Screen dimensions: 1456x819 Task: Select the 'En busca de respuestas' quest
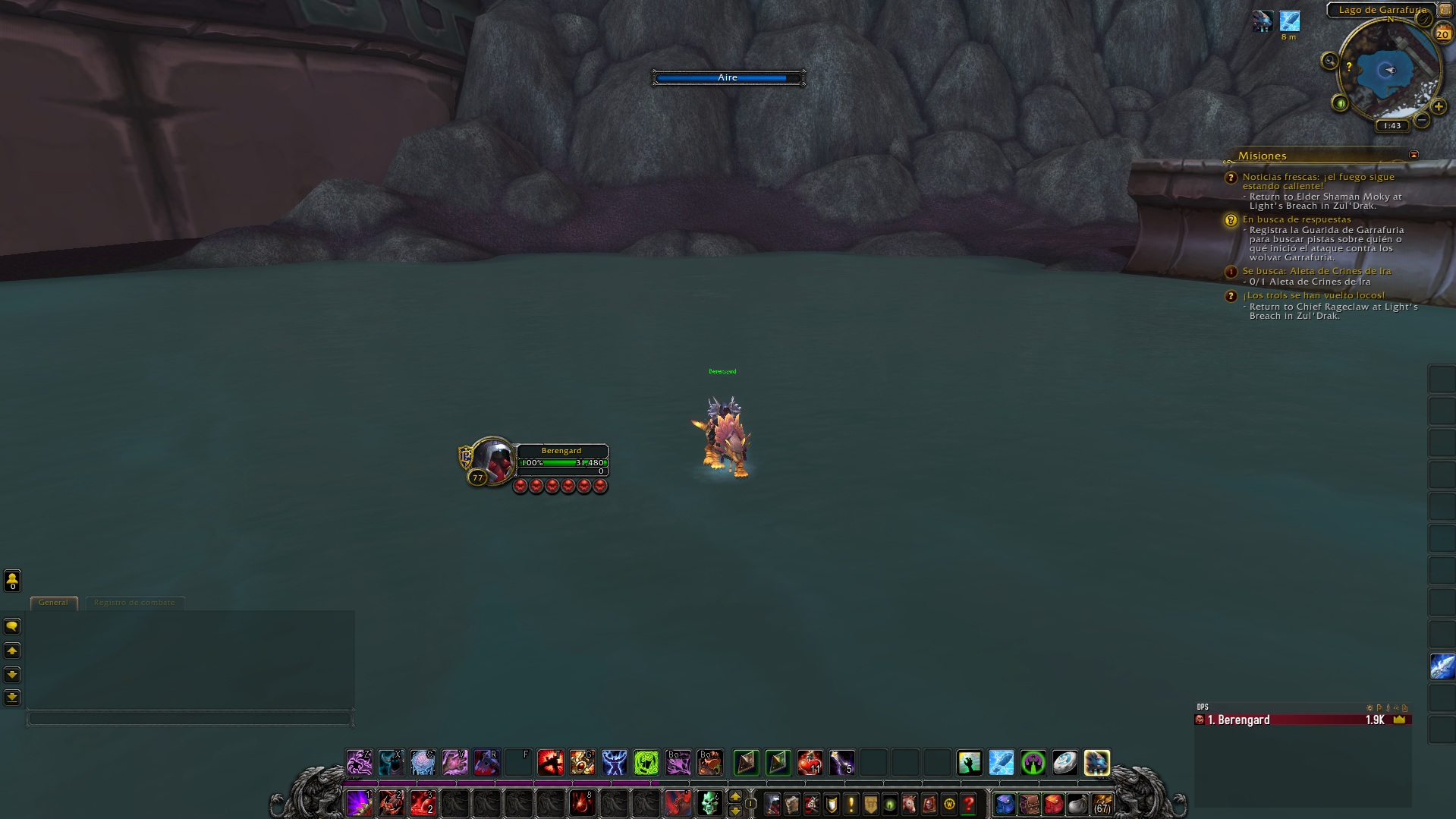(x=1296, y=219)
